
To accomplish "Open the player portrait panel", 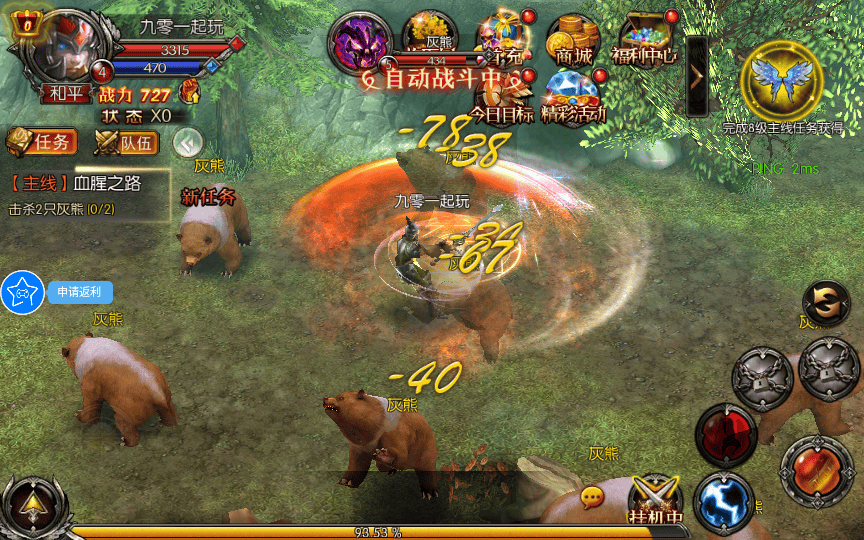I will point(63,47).
